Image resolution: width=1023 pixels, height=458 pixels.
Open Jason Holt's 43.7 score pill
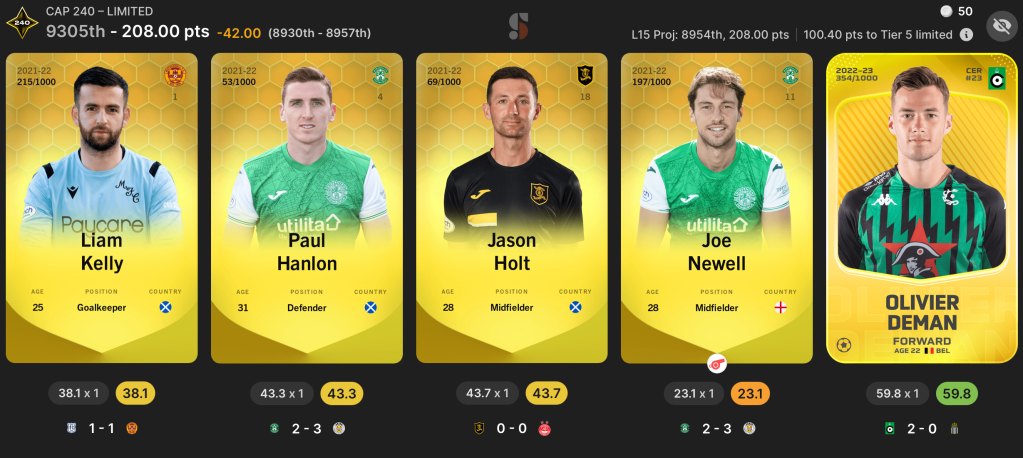pyautogui.click(x=546, y=393)
